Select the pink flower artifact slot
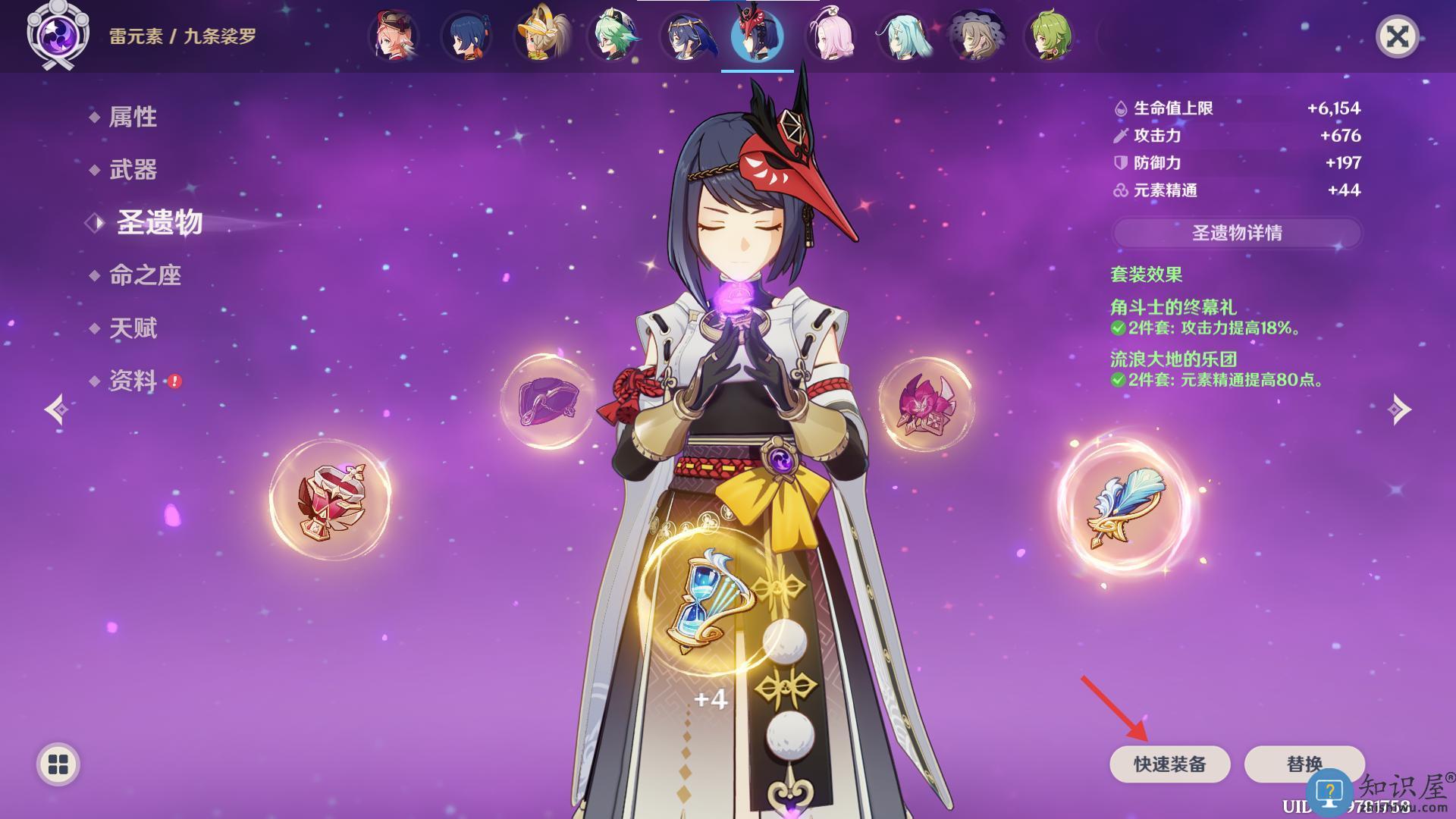 925,404
